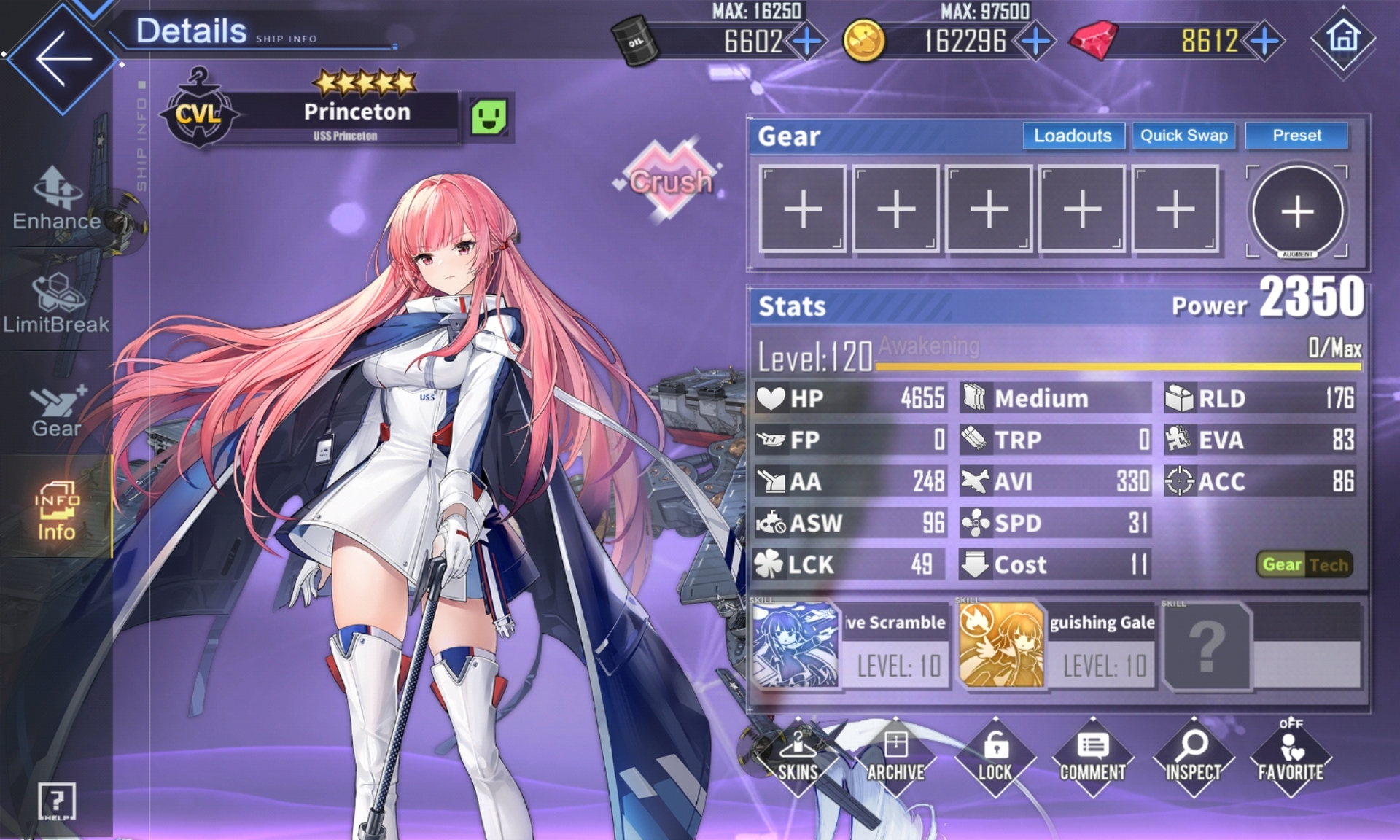View Comment section for this ship
The height and width of the screenshot is (840, 1400).
click(x=1092, y=758)
